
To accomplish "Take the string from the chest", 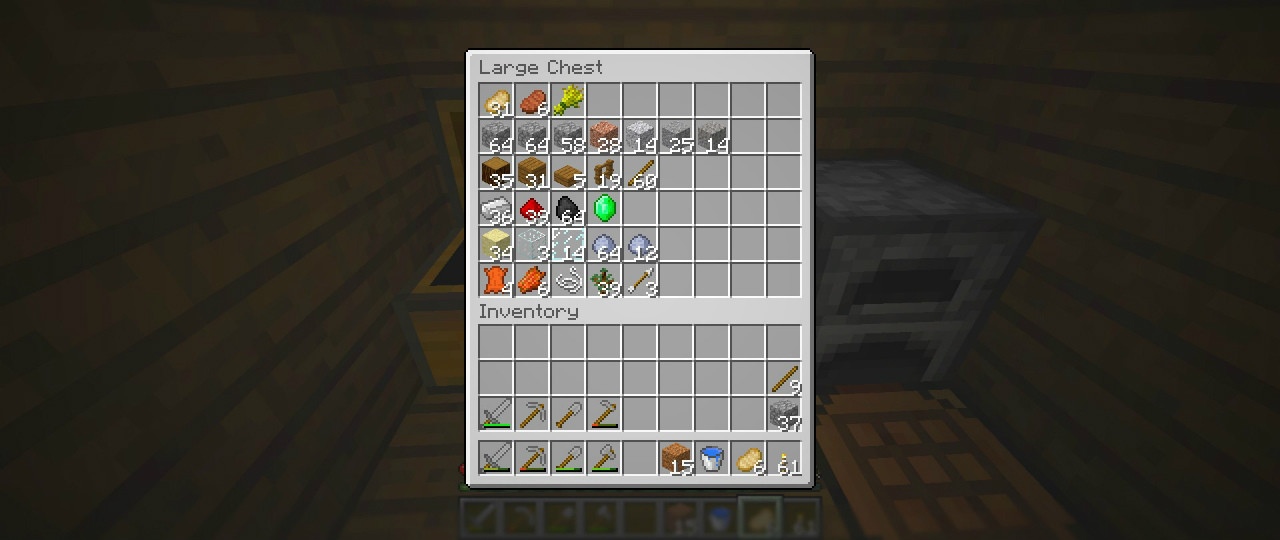I will click(568, 280).
